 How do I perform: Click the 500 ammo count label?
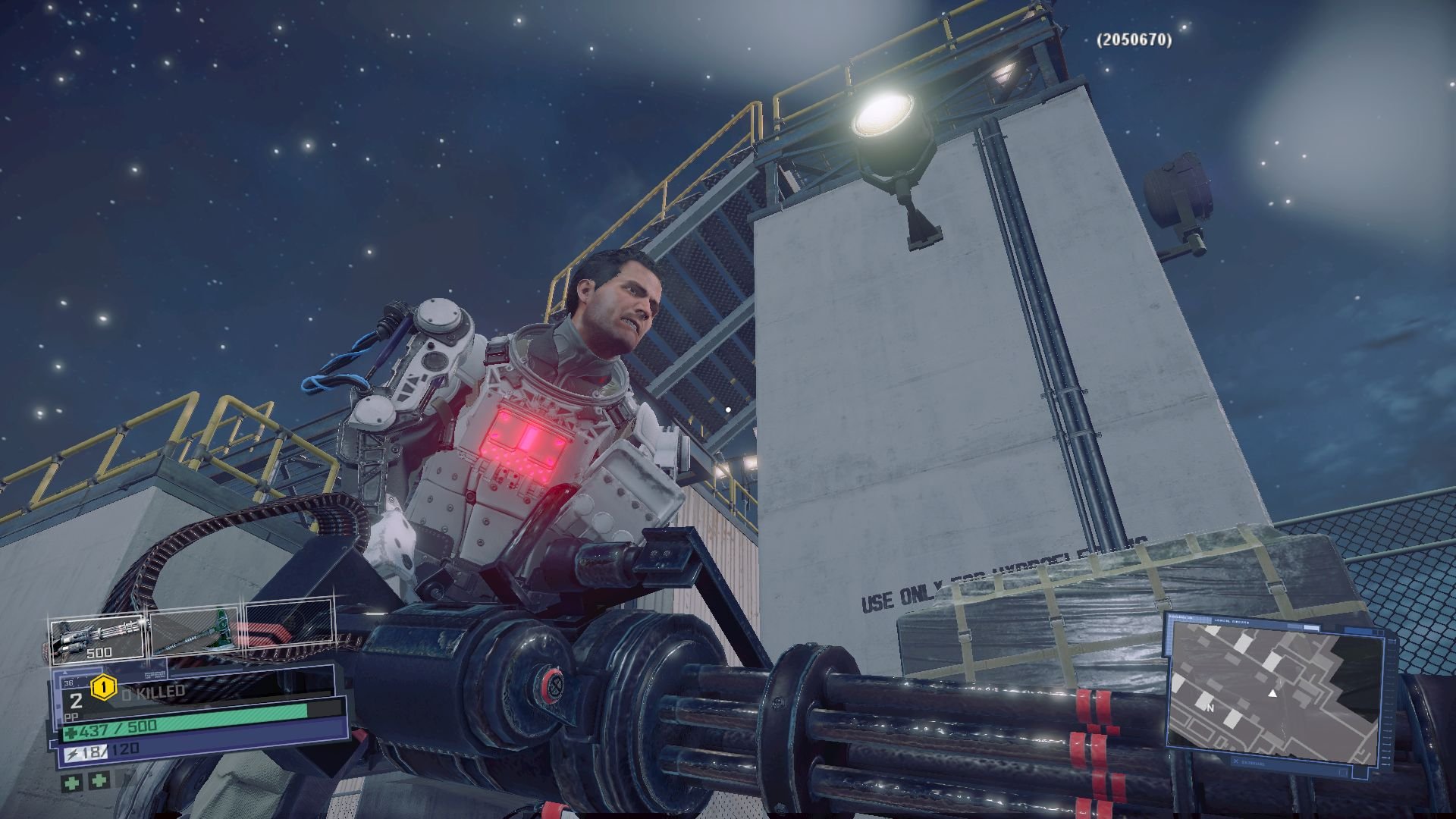pos(99,653)
